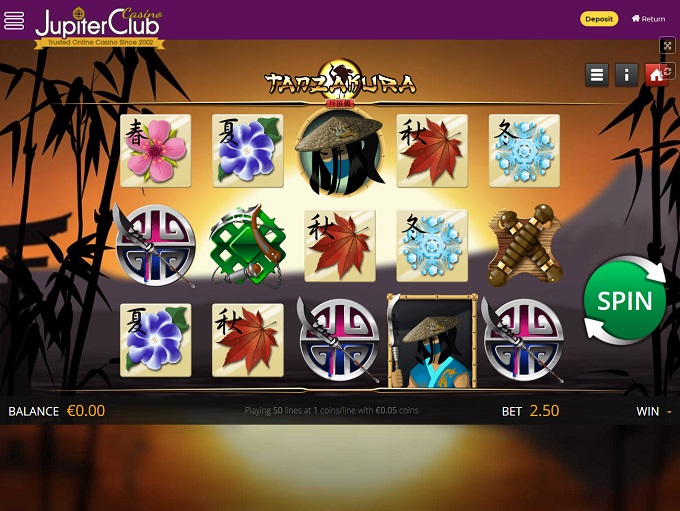680x511 pixels.
Task: Toggle fullscreen mode
Action: pos(668,46)
